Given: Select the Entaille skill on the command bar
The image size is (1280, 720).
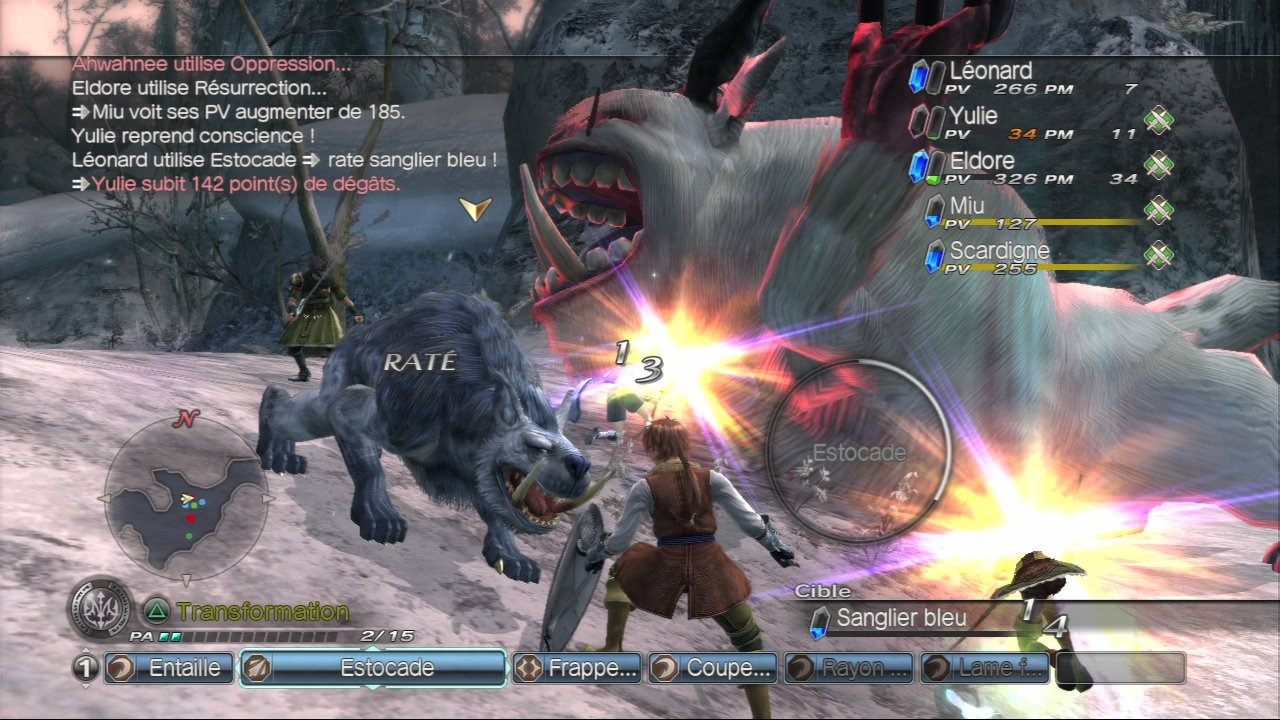Looking at the screenshot, I should (x=170, y=668).
